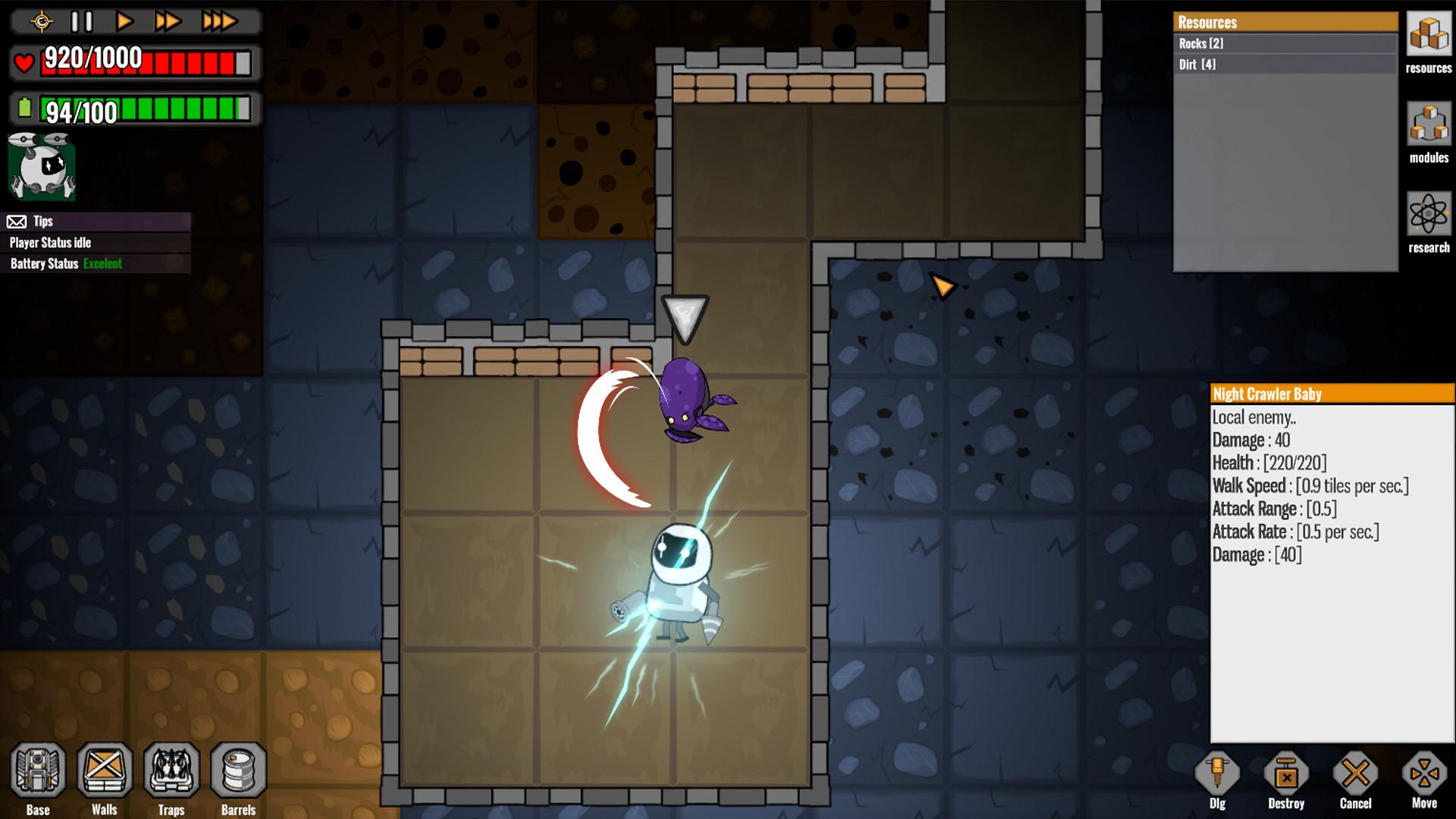The height and width of the screenshot is (819, 1456).
Task: Enable triple speed fast-forward
Action: click(x=218, y=21)
